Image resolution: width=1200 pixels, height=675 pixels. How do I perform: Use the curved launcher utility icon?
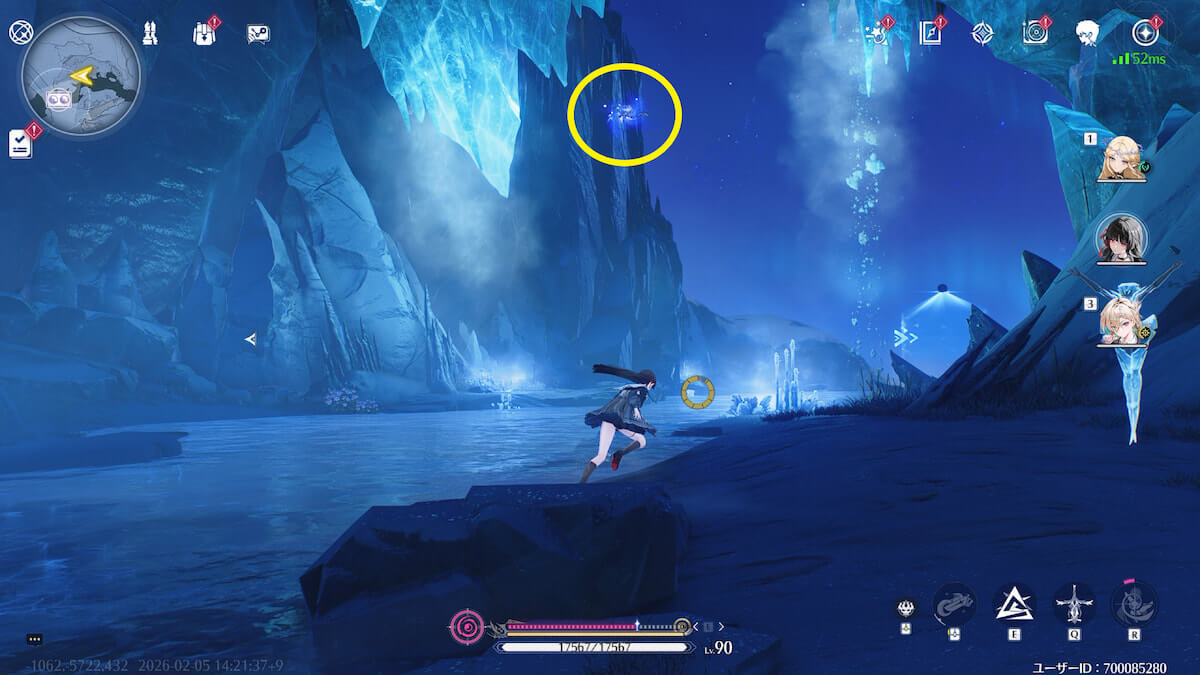[x=954, y=603]
